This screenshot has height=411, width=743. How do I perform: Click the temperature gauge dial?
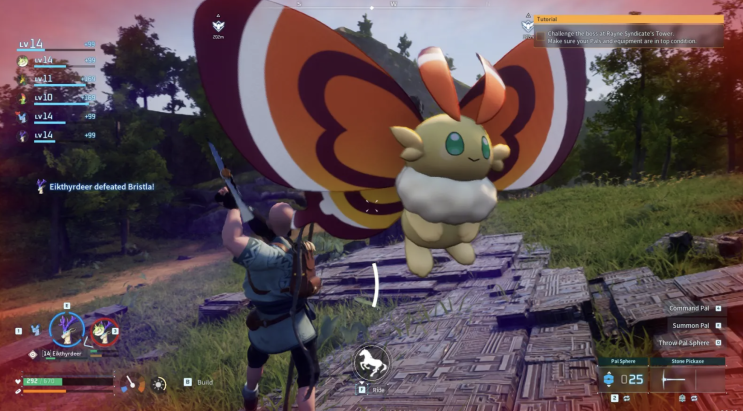click(x=130, y=383)
